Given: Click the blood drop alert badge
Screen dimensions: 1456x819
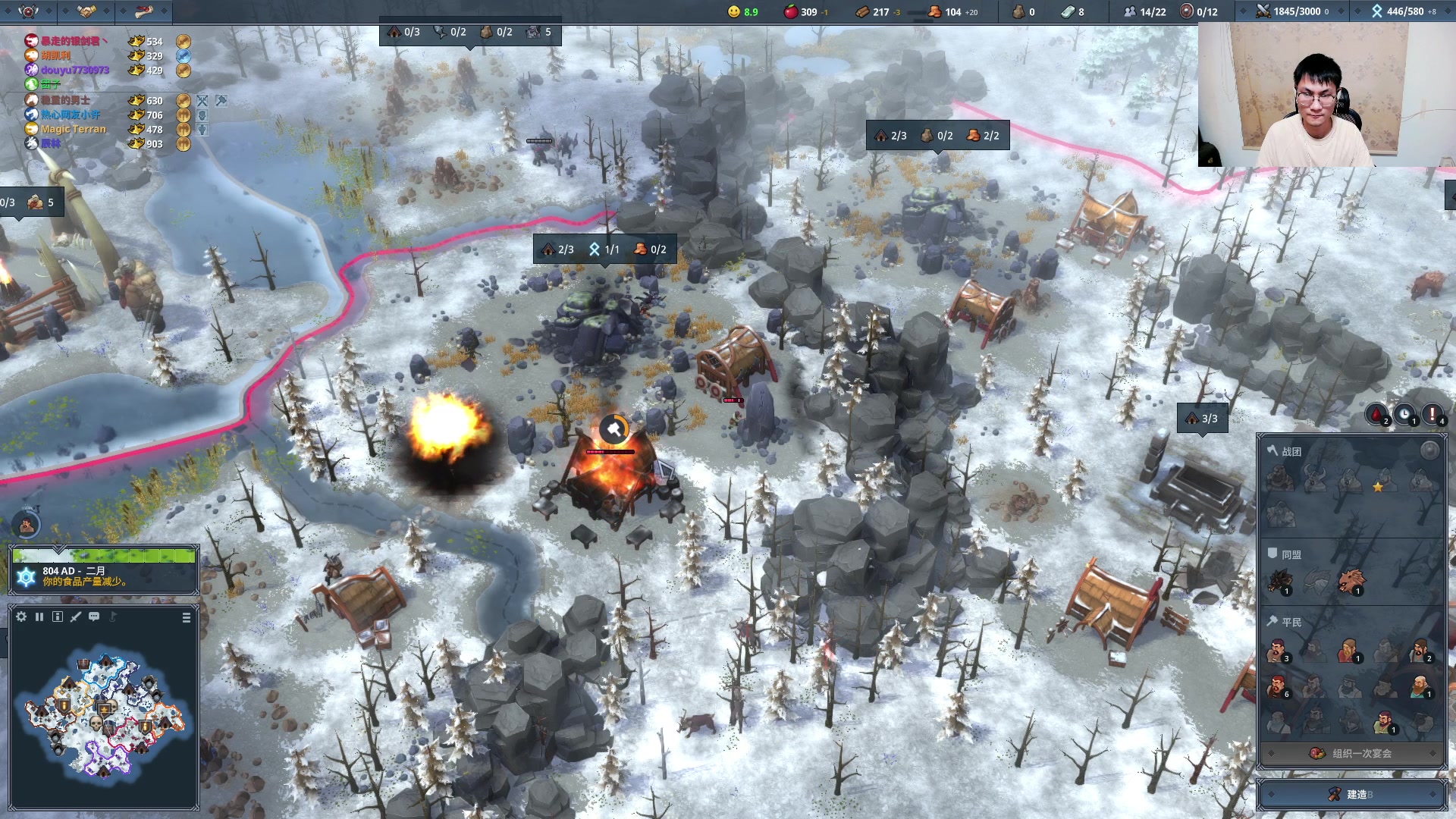Looking at the screenshot, I should (1376, 414).
